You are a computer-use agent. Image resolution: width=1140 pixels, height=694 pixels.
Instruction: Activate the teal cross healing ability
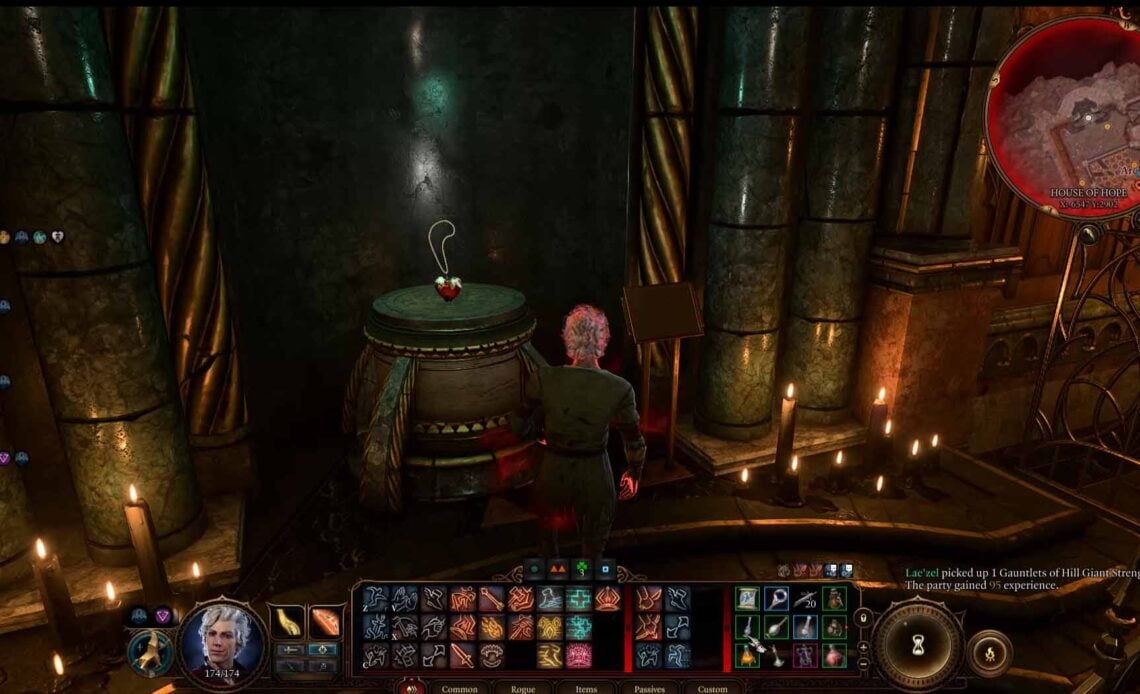pos(579,599)
